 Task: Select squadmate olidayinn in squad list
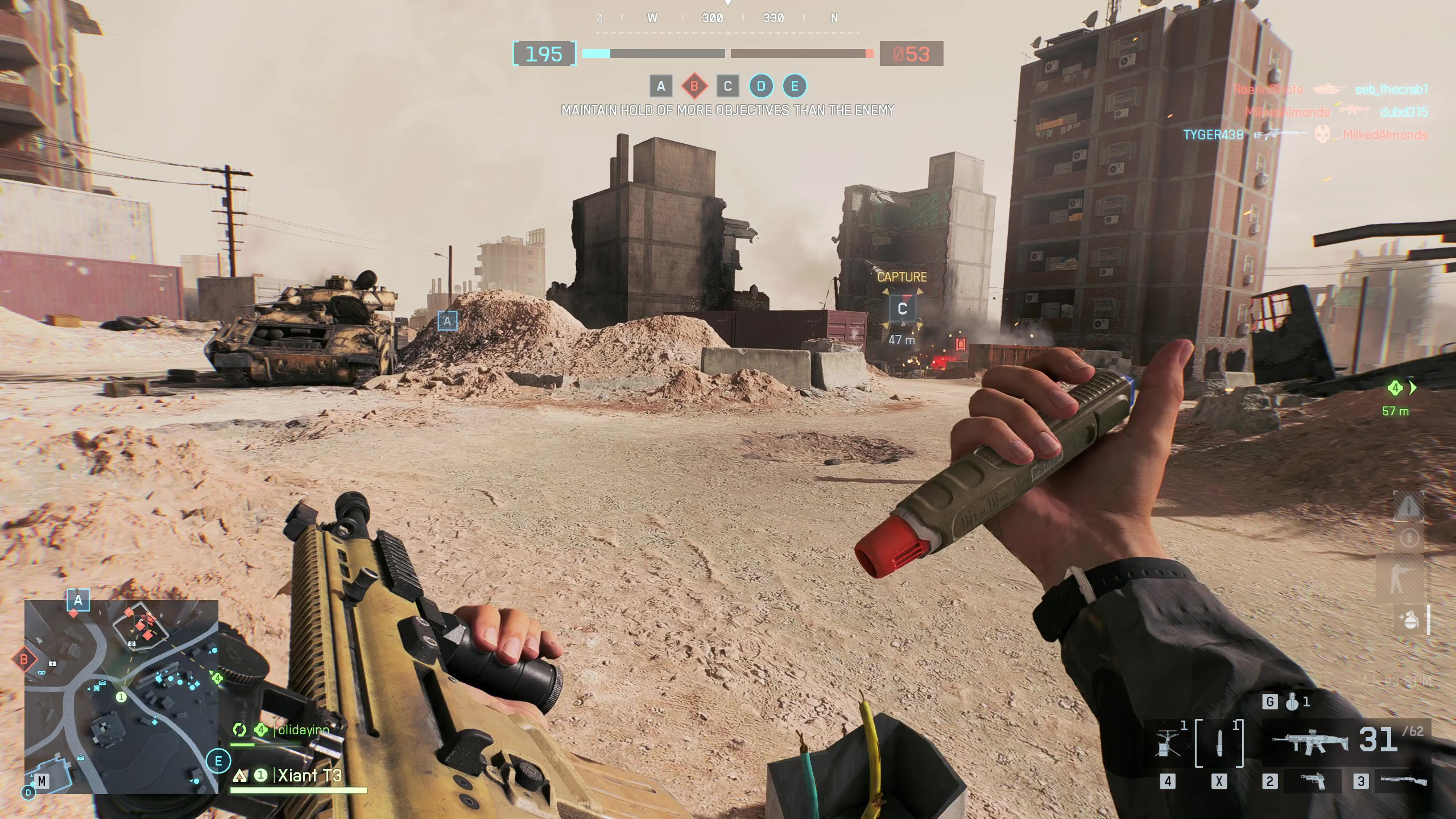(x=303, y=730)
